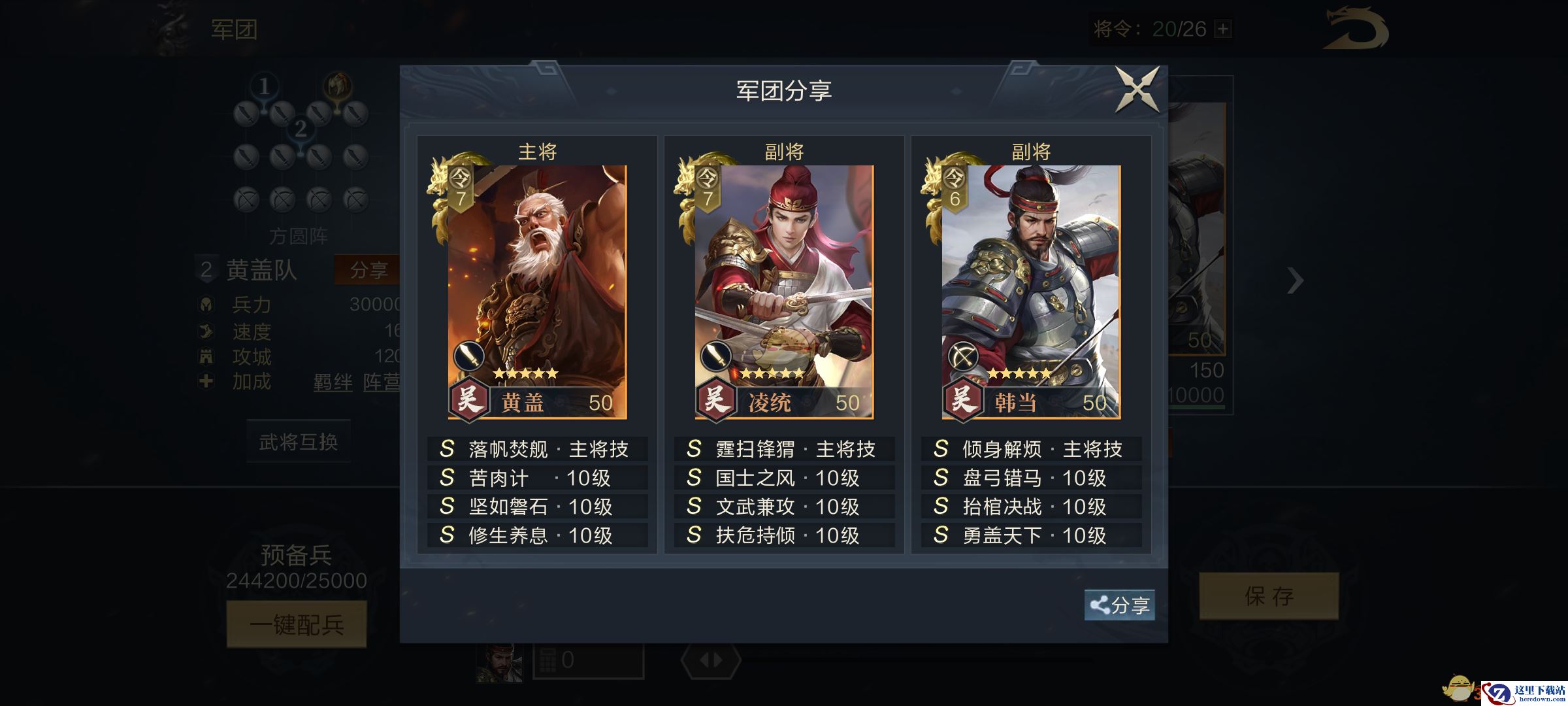This screenshot has height=706, width=1568.
Task: Select the 抬棺决战 skill row
Action: [x=1031, y=507]
